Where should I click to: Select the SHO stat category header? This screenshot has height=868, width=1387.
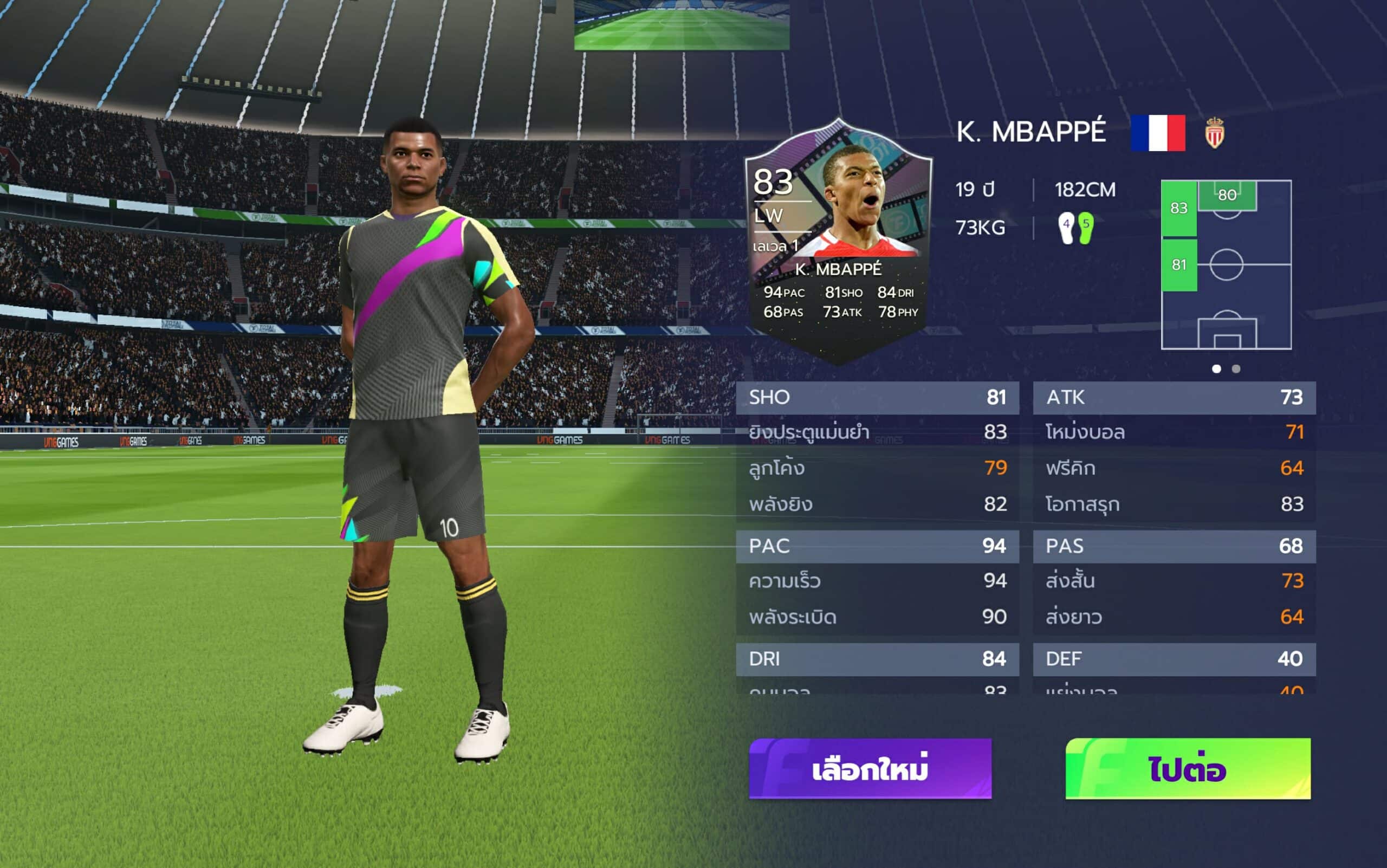pyautogui.click(x=877, y=397)
